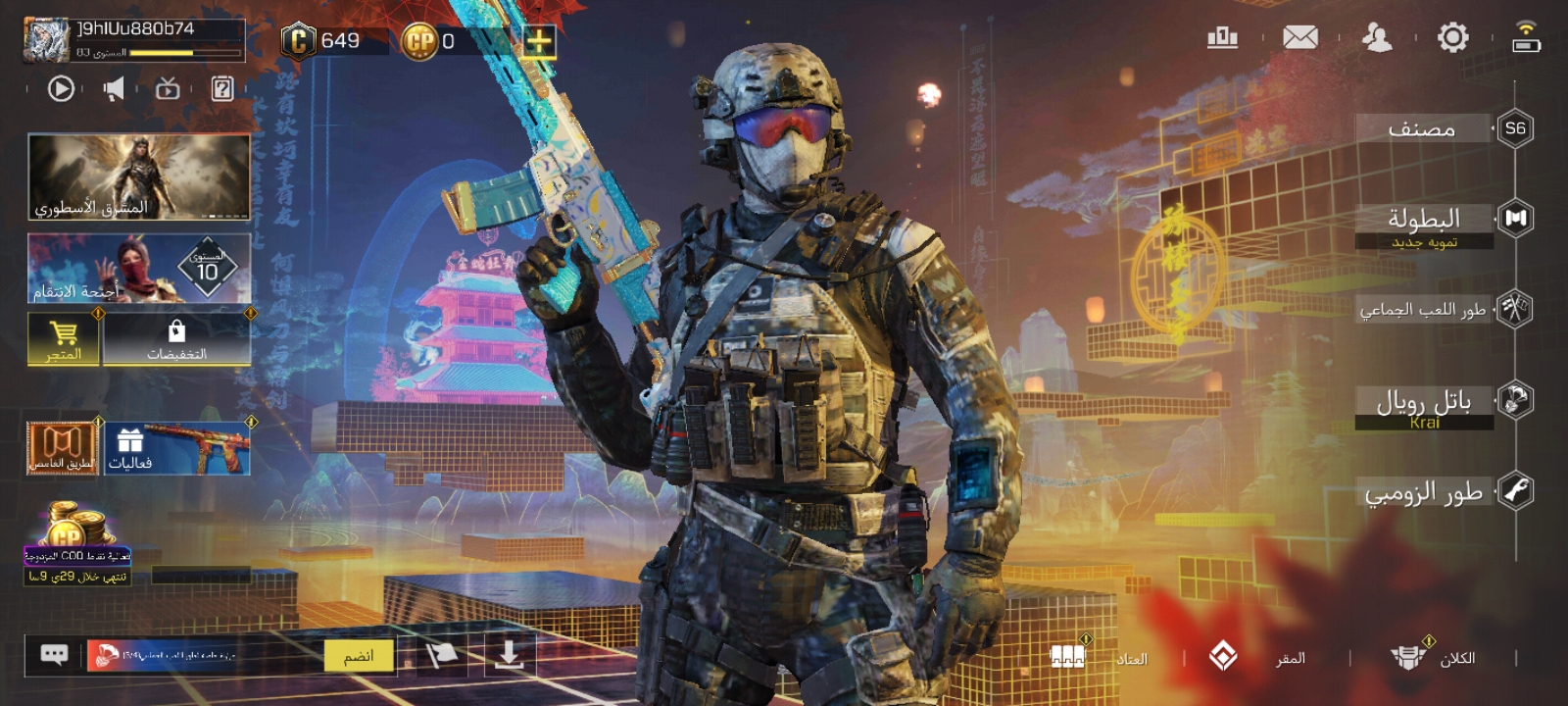Show the leaderboard podium icon

pos(1222,38)
